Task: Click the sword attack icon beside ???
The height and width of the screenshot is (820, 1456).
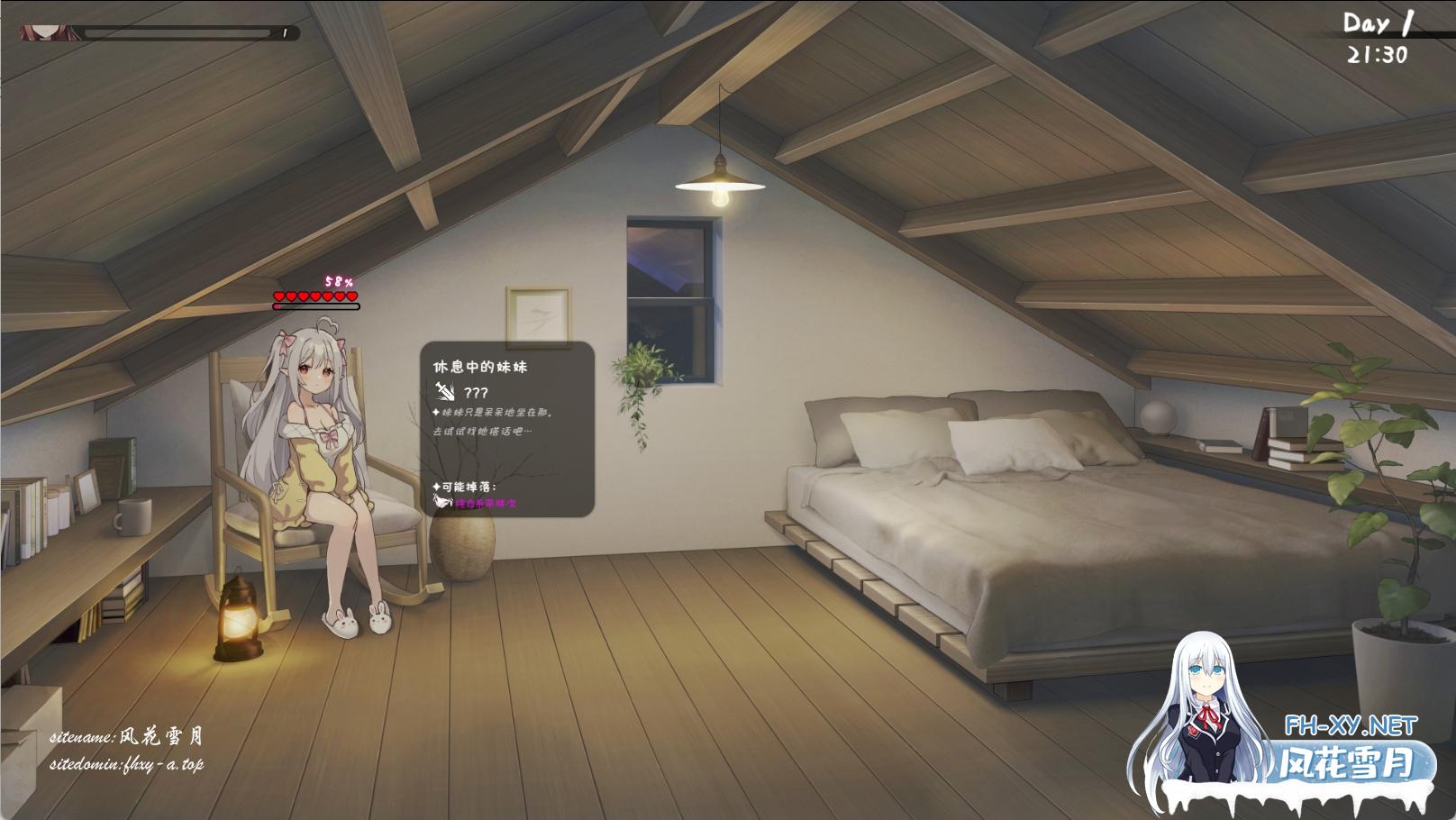Action: click(444, 391)
